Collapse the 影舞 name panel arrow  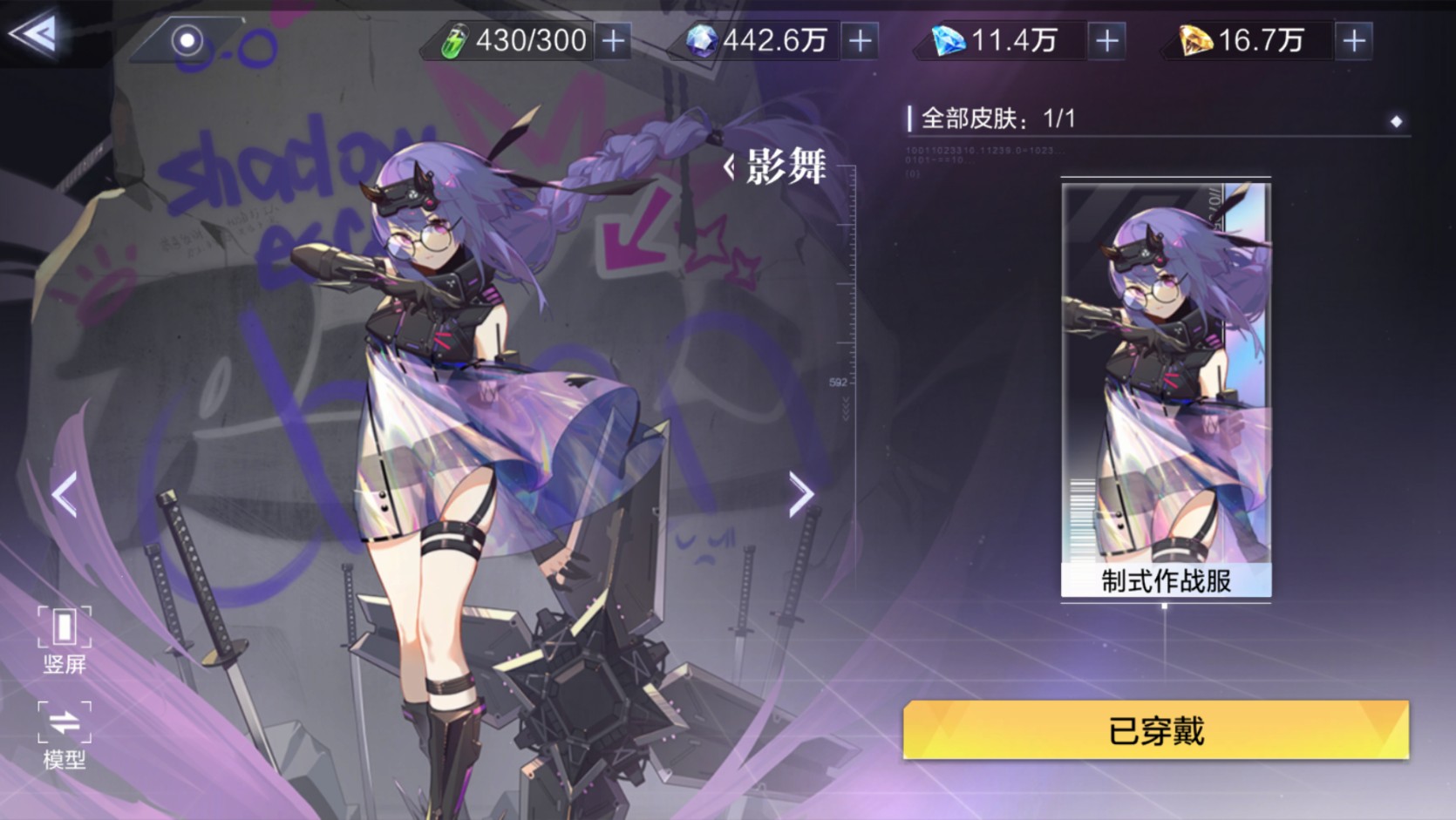pyautogui.click(x=730, y=166)
